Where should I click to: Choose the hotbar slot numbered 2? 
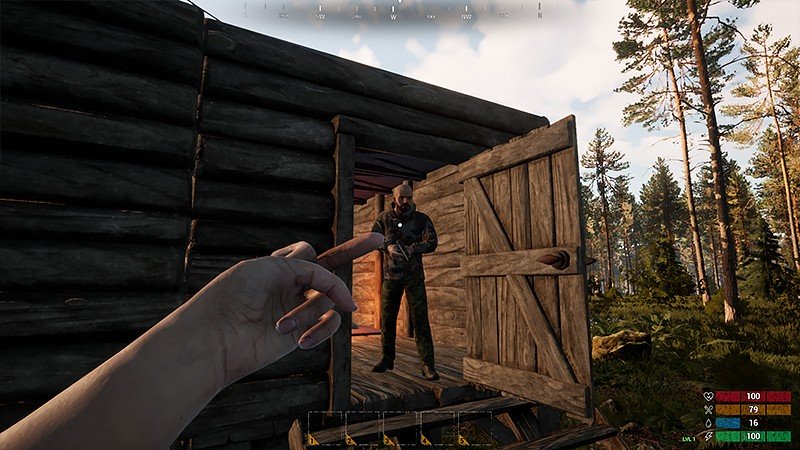(x=363, y=428)
